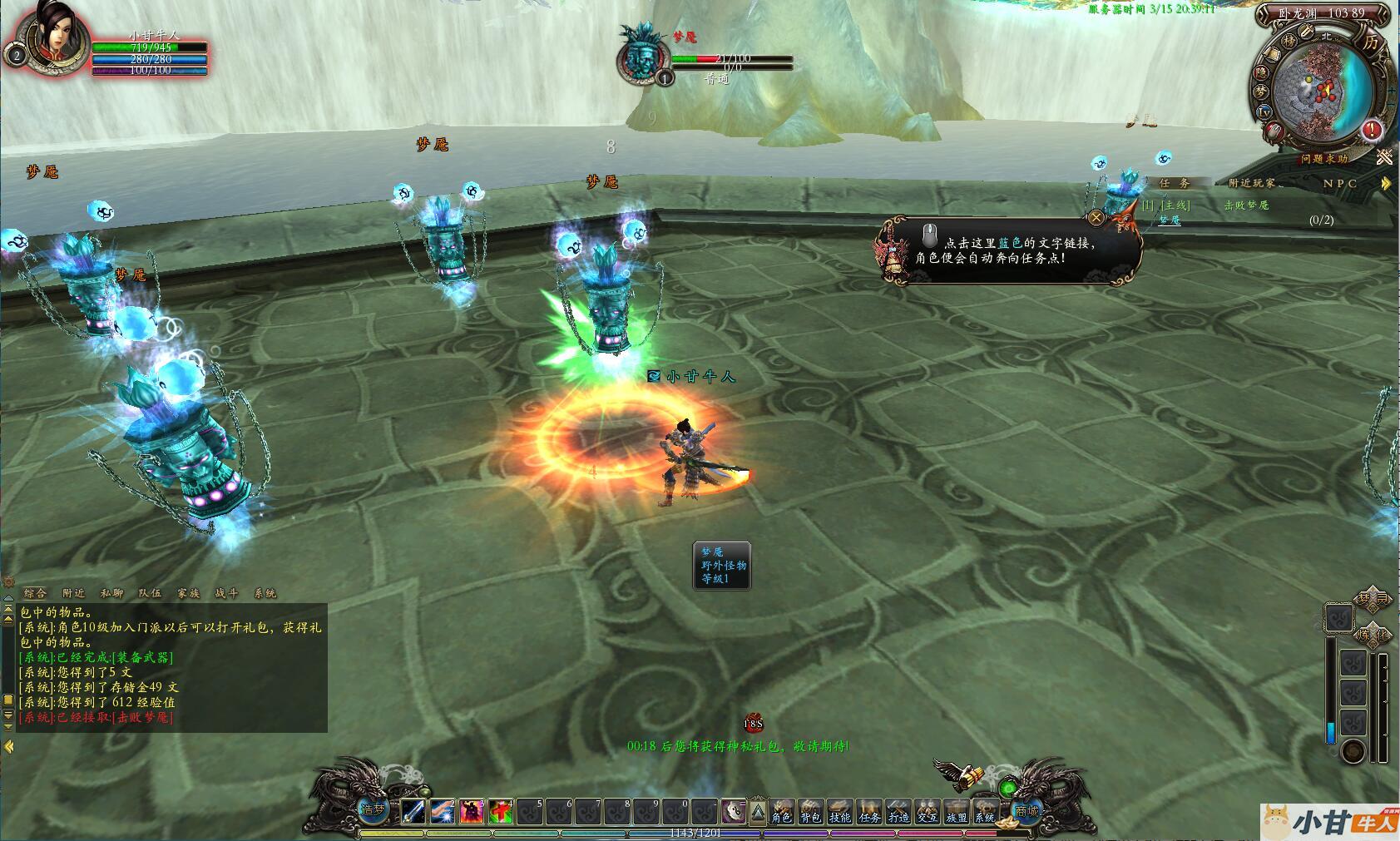Click the 历 calendar button on minimap
The image size is (1400, 841).
1370,41
